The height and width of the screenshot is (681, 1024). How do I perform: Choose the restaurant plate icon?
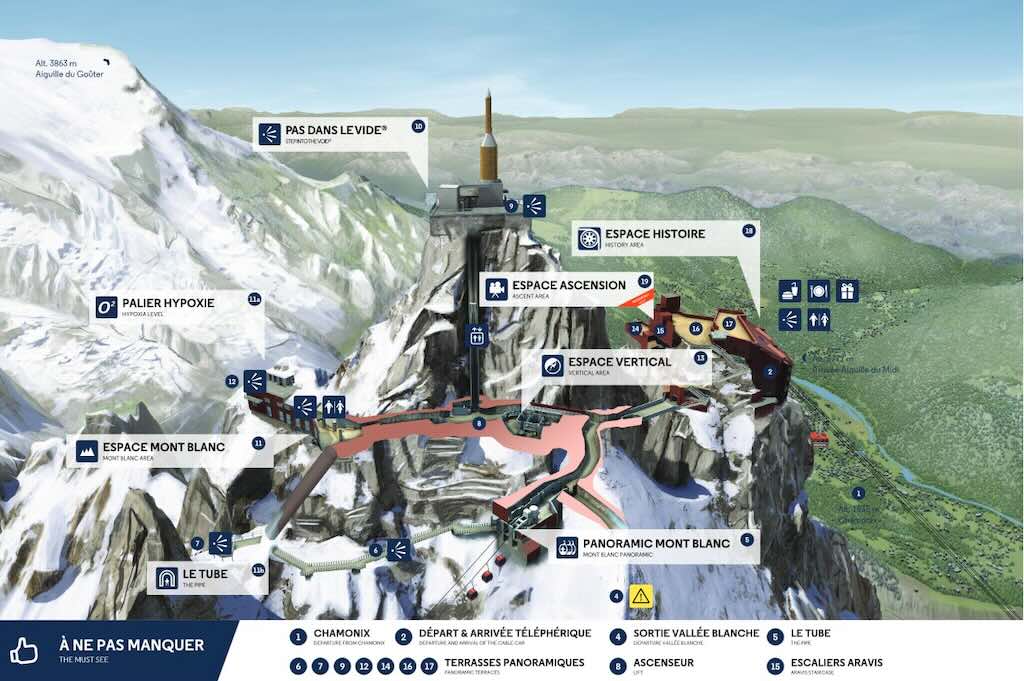(819, 291)
